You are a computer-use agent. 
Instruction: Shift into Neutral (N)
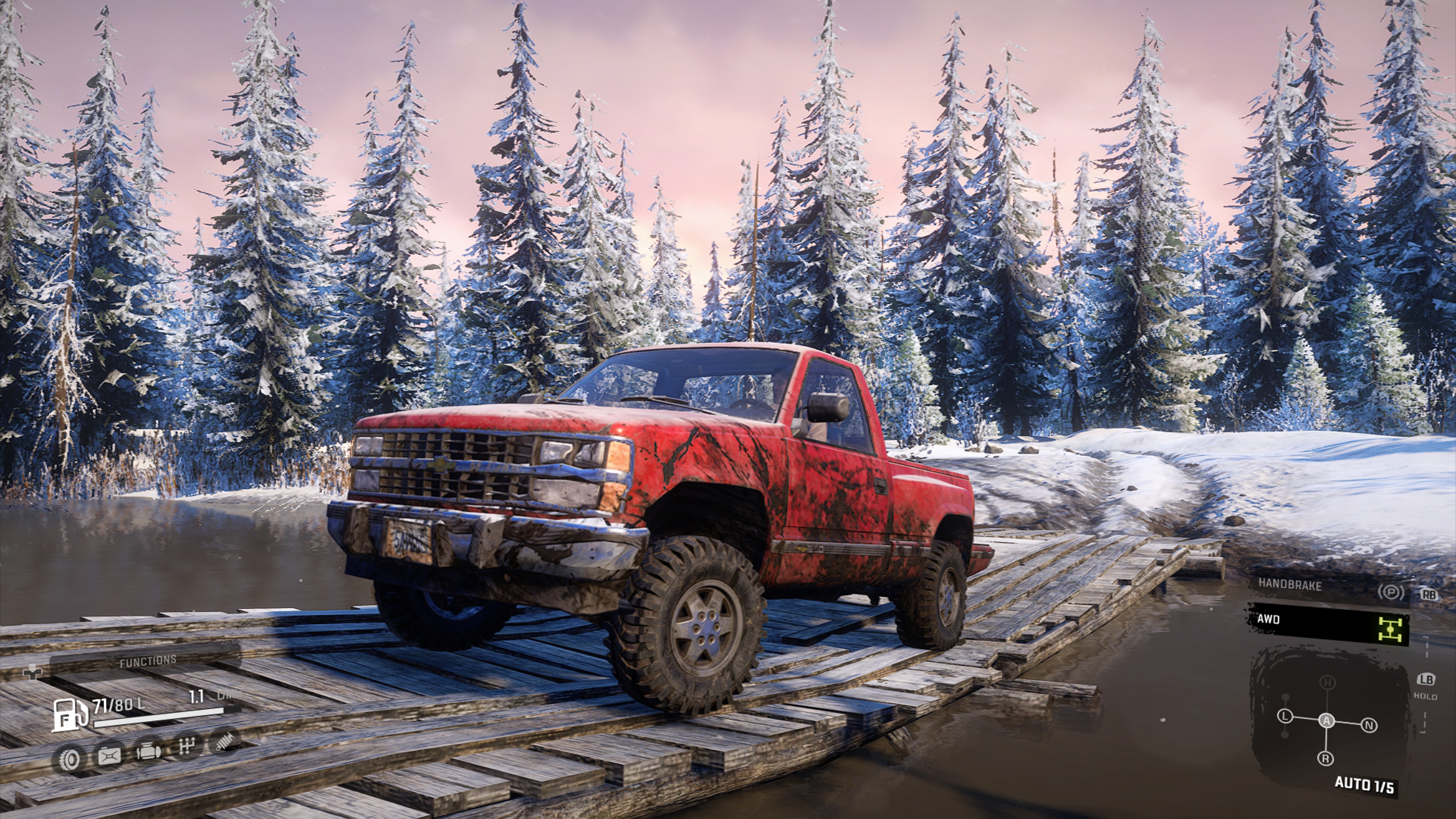pos(1369,725)
